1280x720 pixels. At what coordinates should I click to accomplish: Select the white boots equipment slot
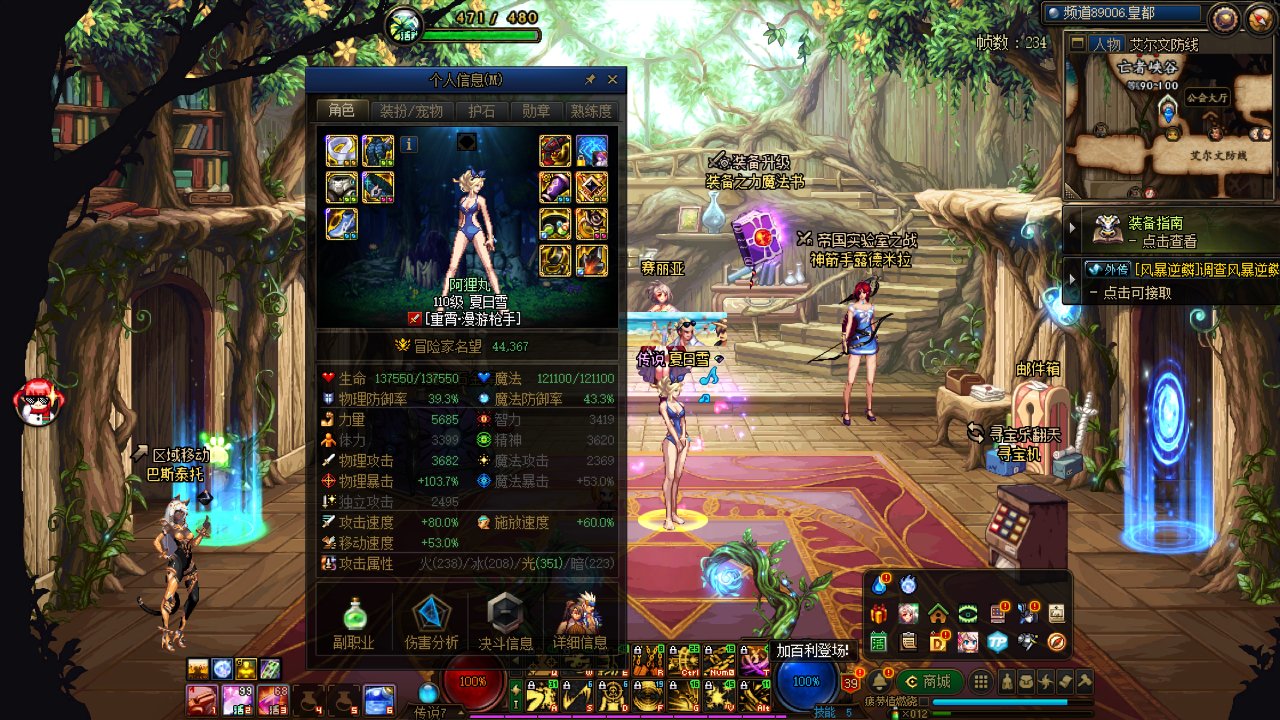[x=341, y=223]
